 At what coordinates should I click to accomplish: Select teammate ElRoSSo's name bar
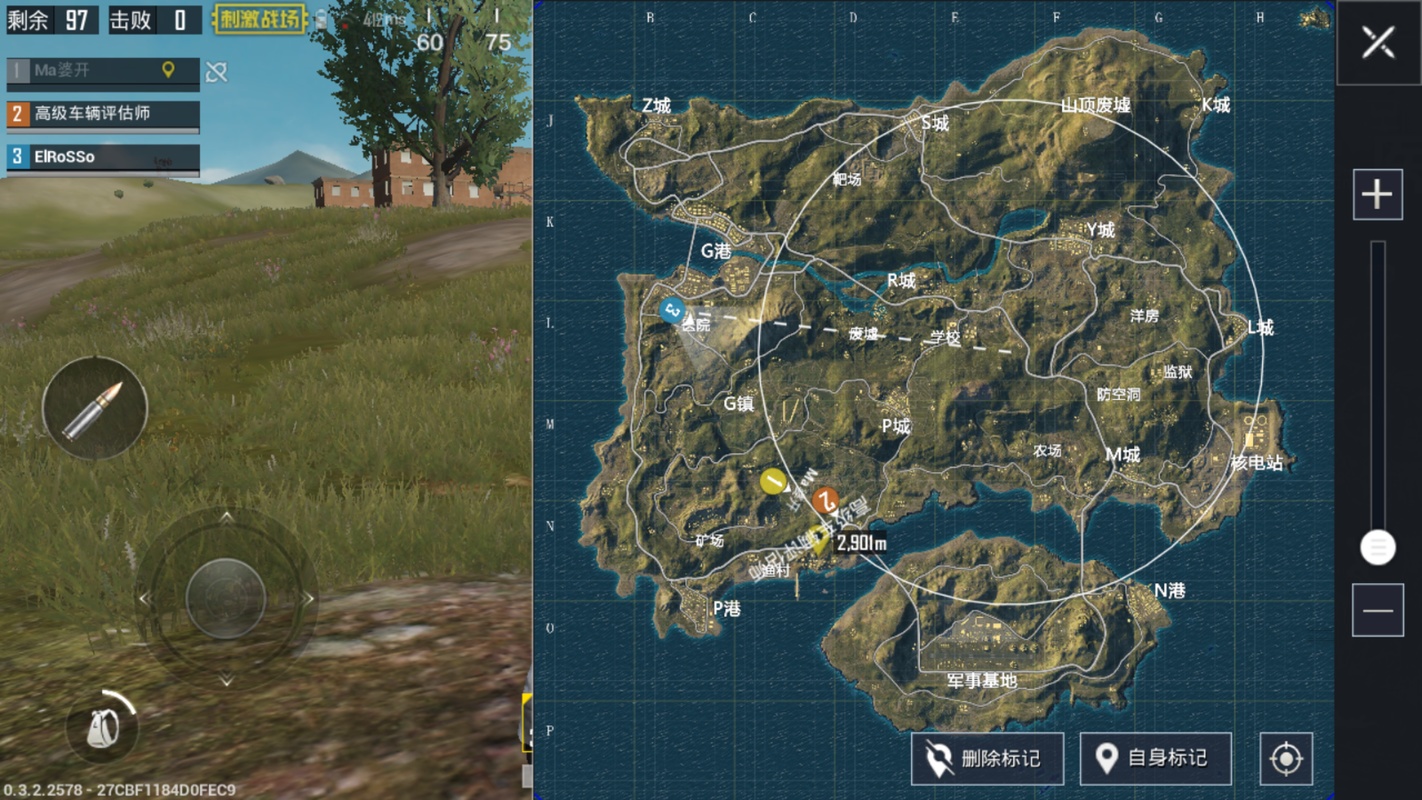pyautogui.click(x=100, y=157)
